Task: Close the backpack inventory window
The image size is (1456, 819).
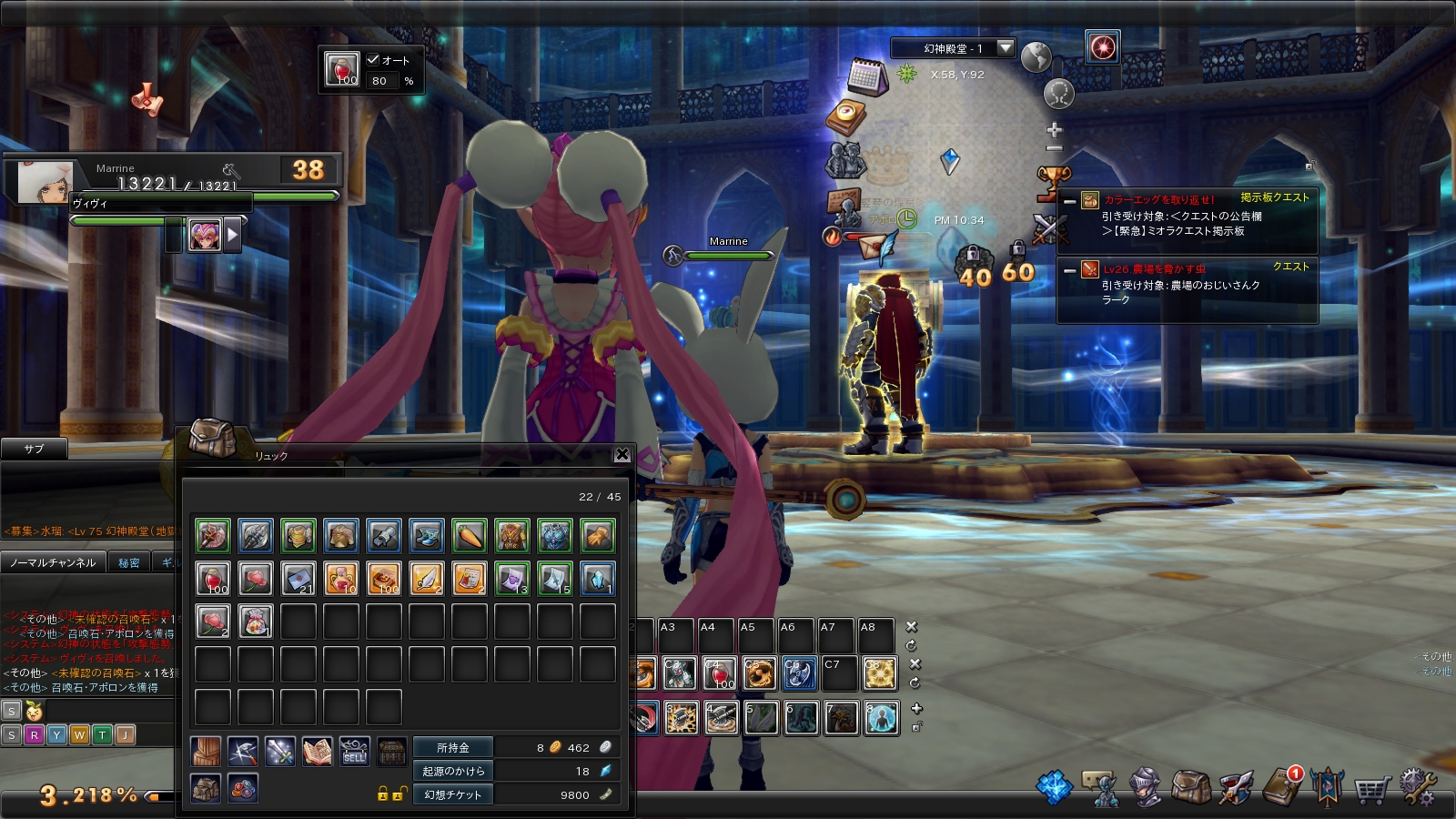Action: [622, 454]
